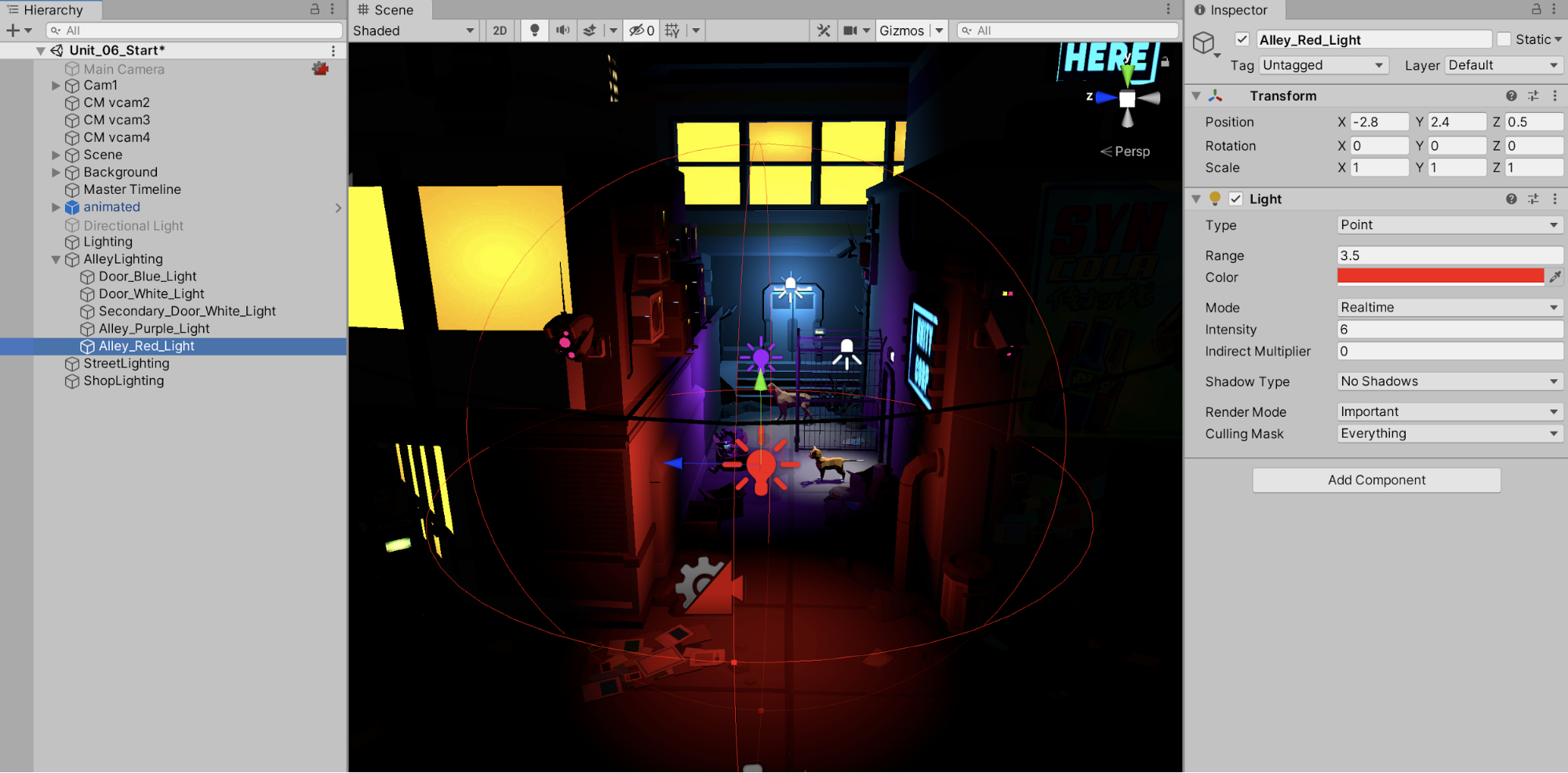Toggle the 2D scene view button
The image size is (1568, 773).
pos(500,31)
